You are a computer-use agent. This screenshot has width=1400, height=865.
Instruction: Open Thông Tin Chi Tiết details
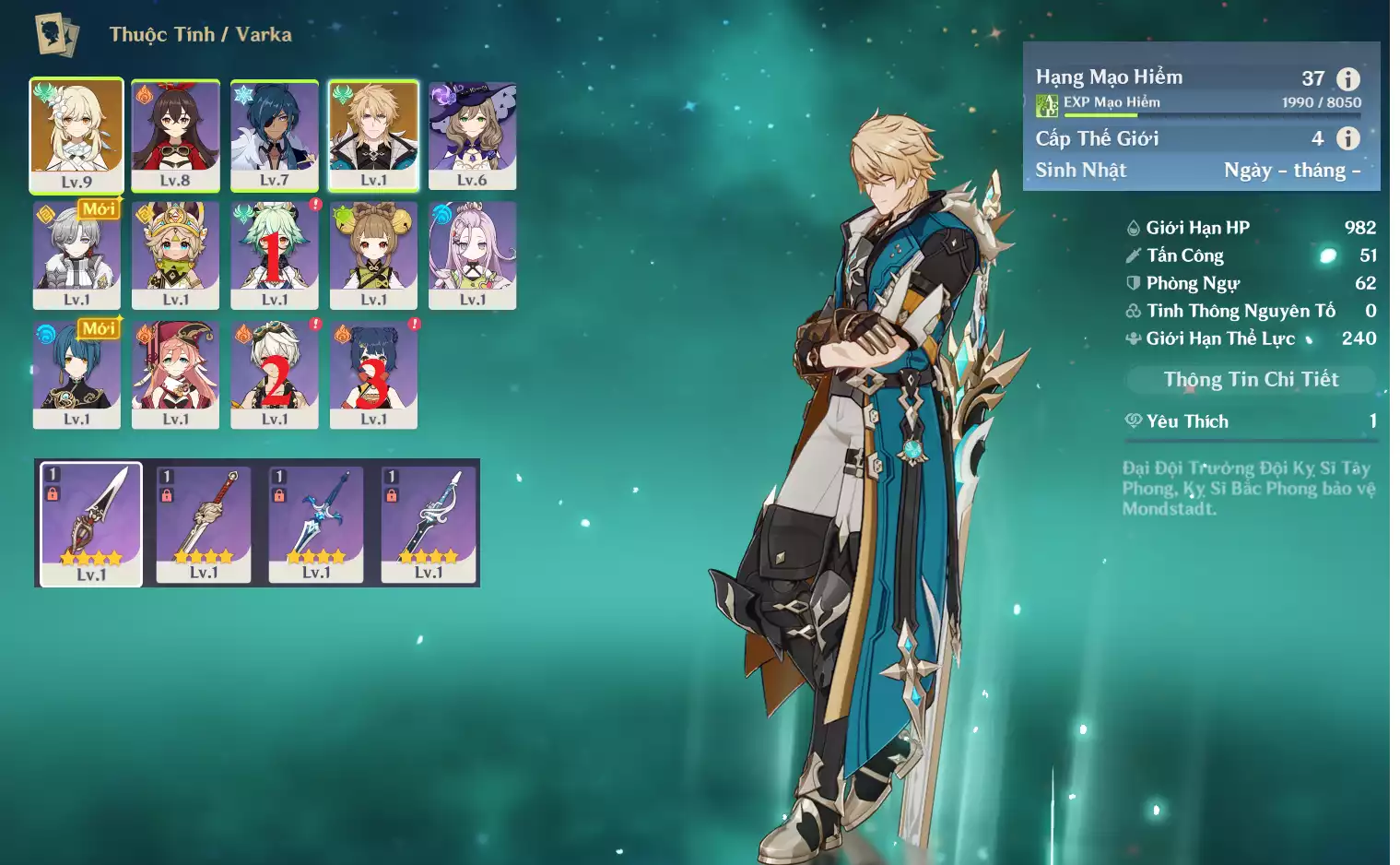click(1251, 379)
